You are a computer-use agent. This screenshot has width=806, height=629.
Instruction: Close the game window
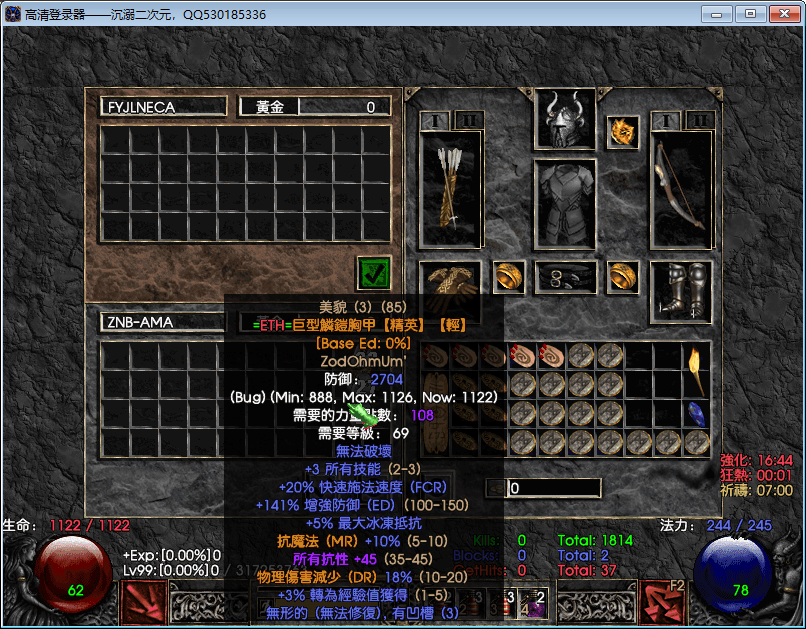(x=781, y=14)
